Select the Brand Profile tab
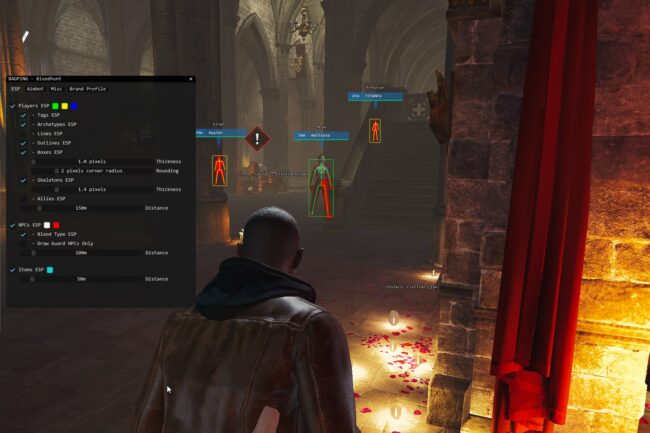The width and height of the screenshot is (650, 433). point(88,89)
